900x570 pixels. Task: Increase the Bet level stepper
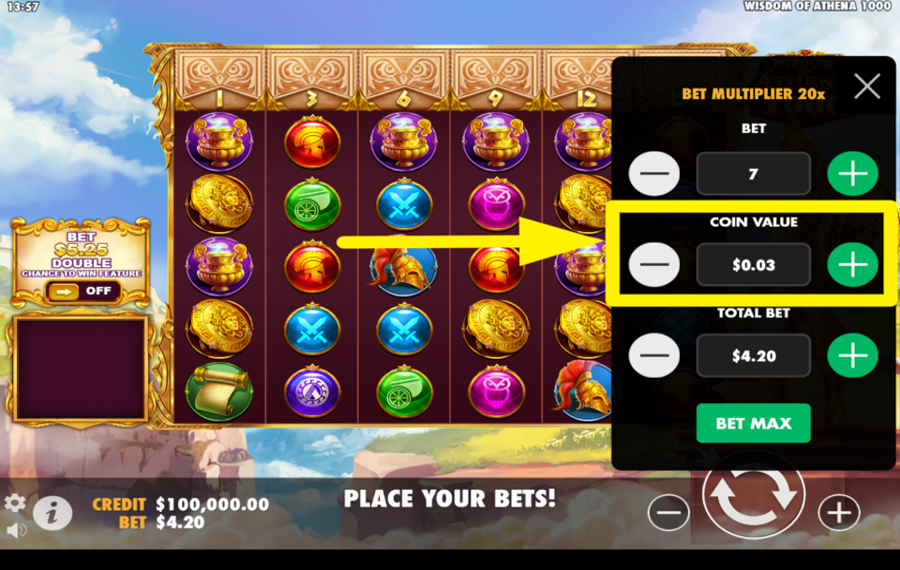coord(852,174)
